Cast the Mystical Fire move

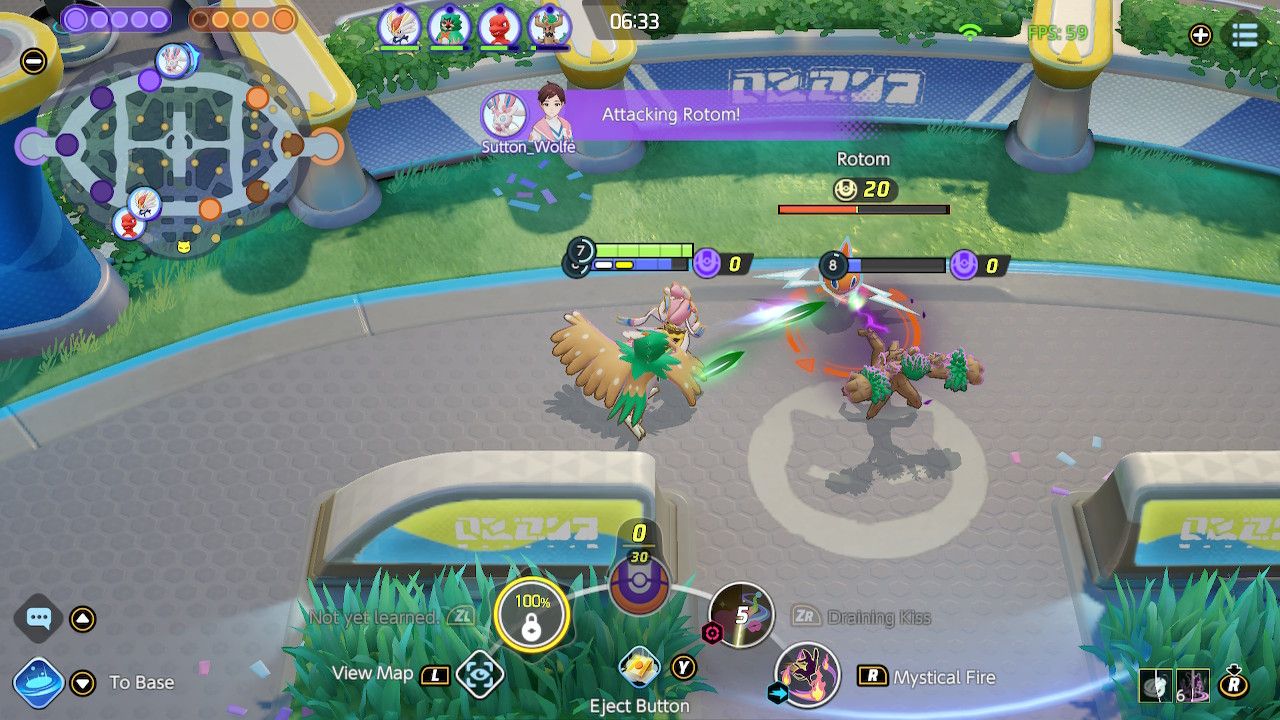point(807,675)
